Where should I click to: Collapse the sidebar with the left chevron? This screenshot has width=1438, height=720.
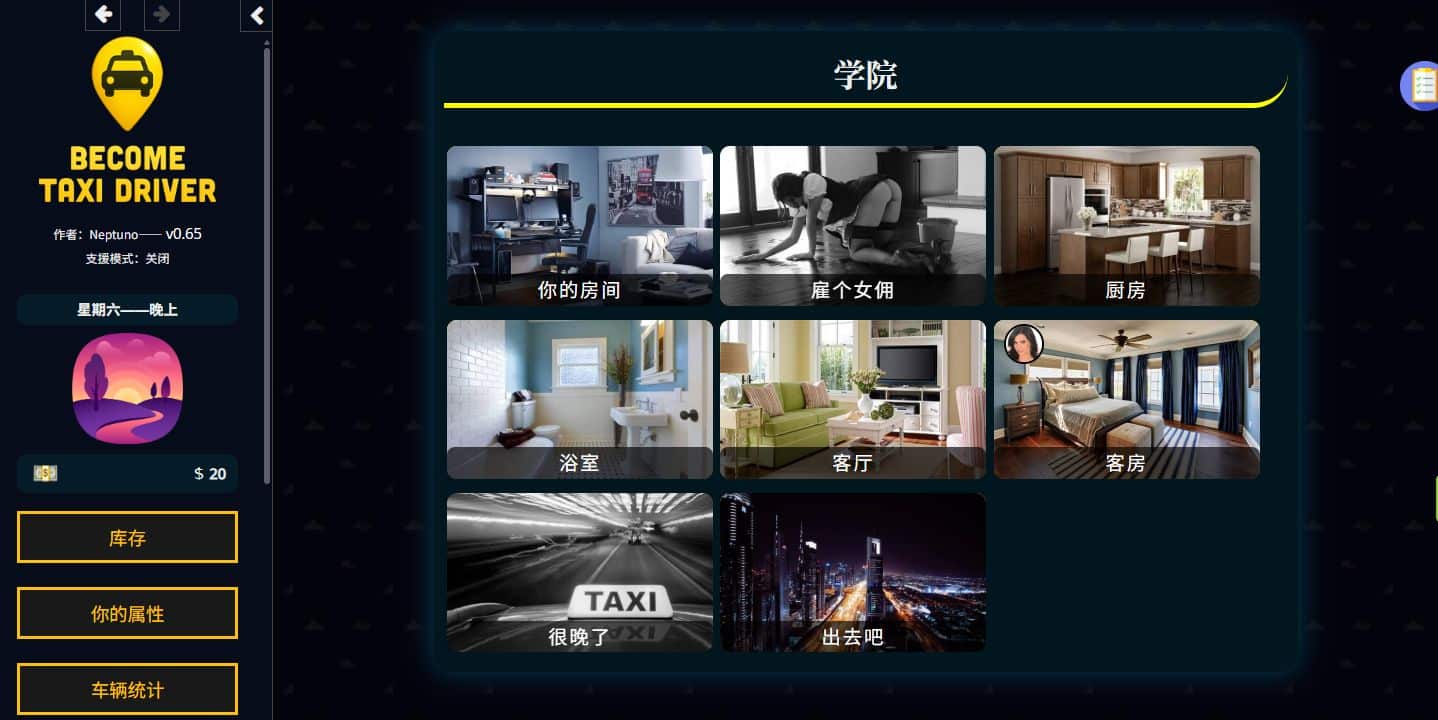pyautogui.click(x=255, y=16)
